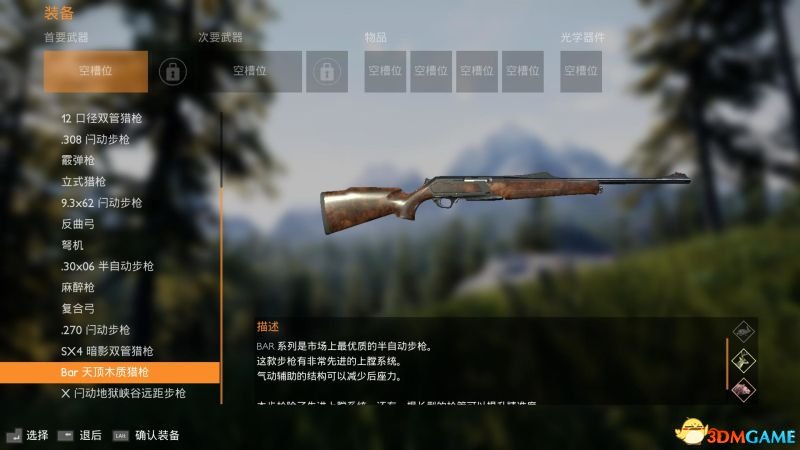Choose the 复合弓 compound bow
The width and height of the screenshot is (800, 450).
(x=78, y=308)
